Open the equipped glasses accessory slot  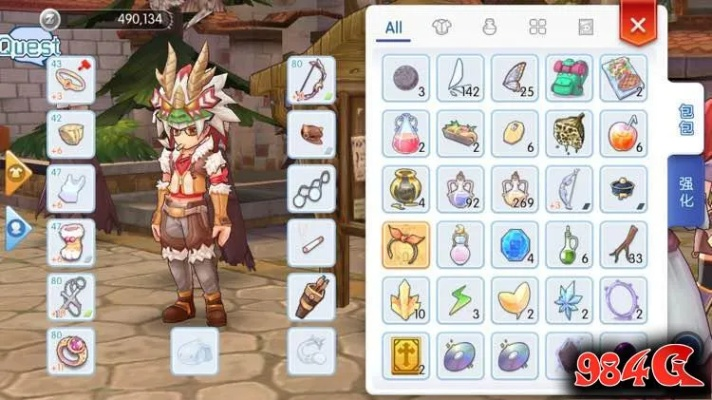(311, 187)
